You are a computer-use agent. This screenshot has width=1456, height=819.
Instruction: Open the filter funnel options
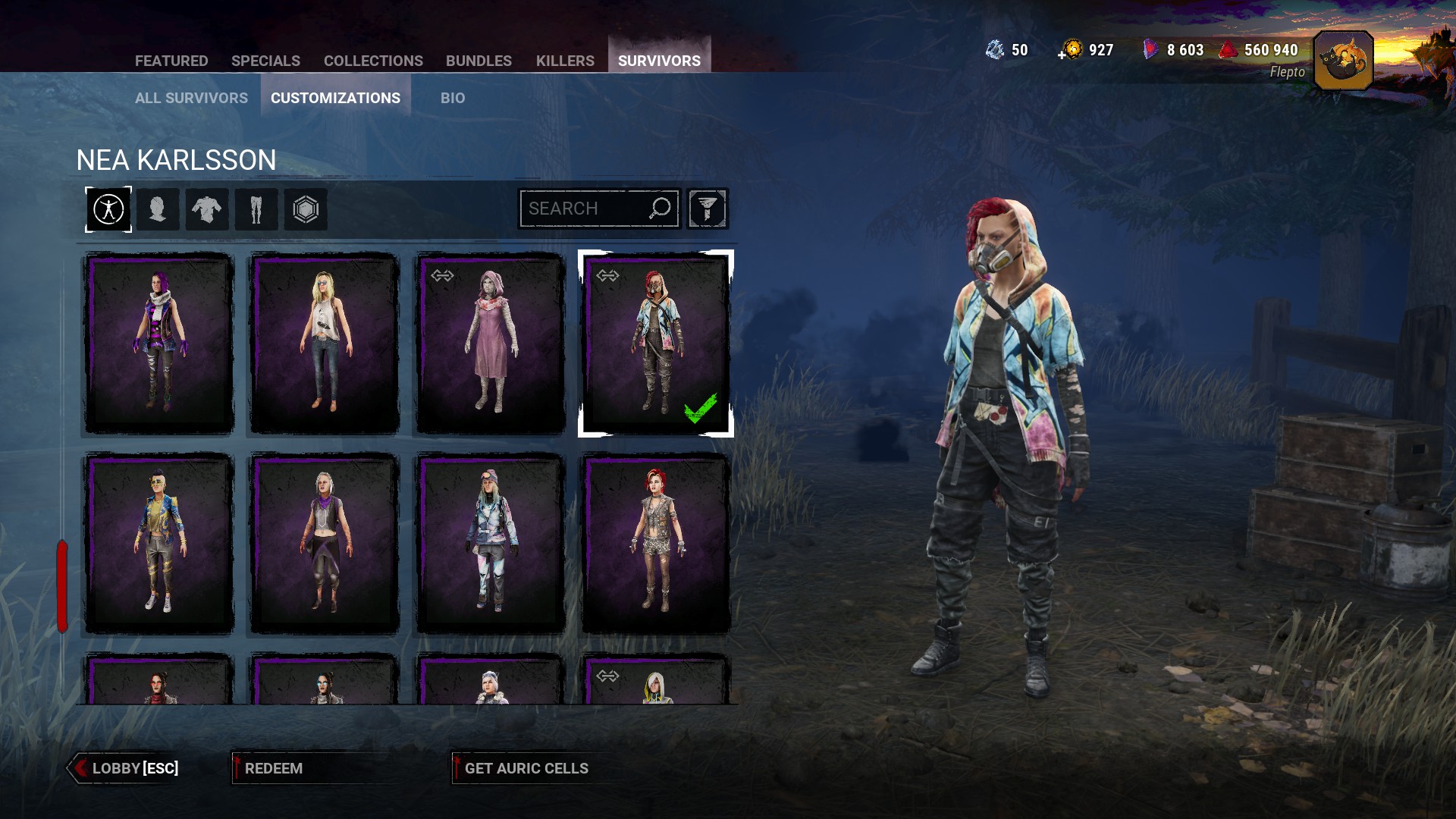coord(708,209)
